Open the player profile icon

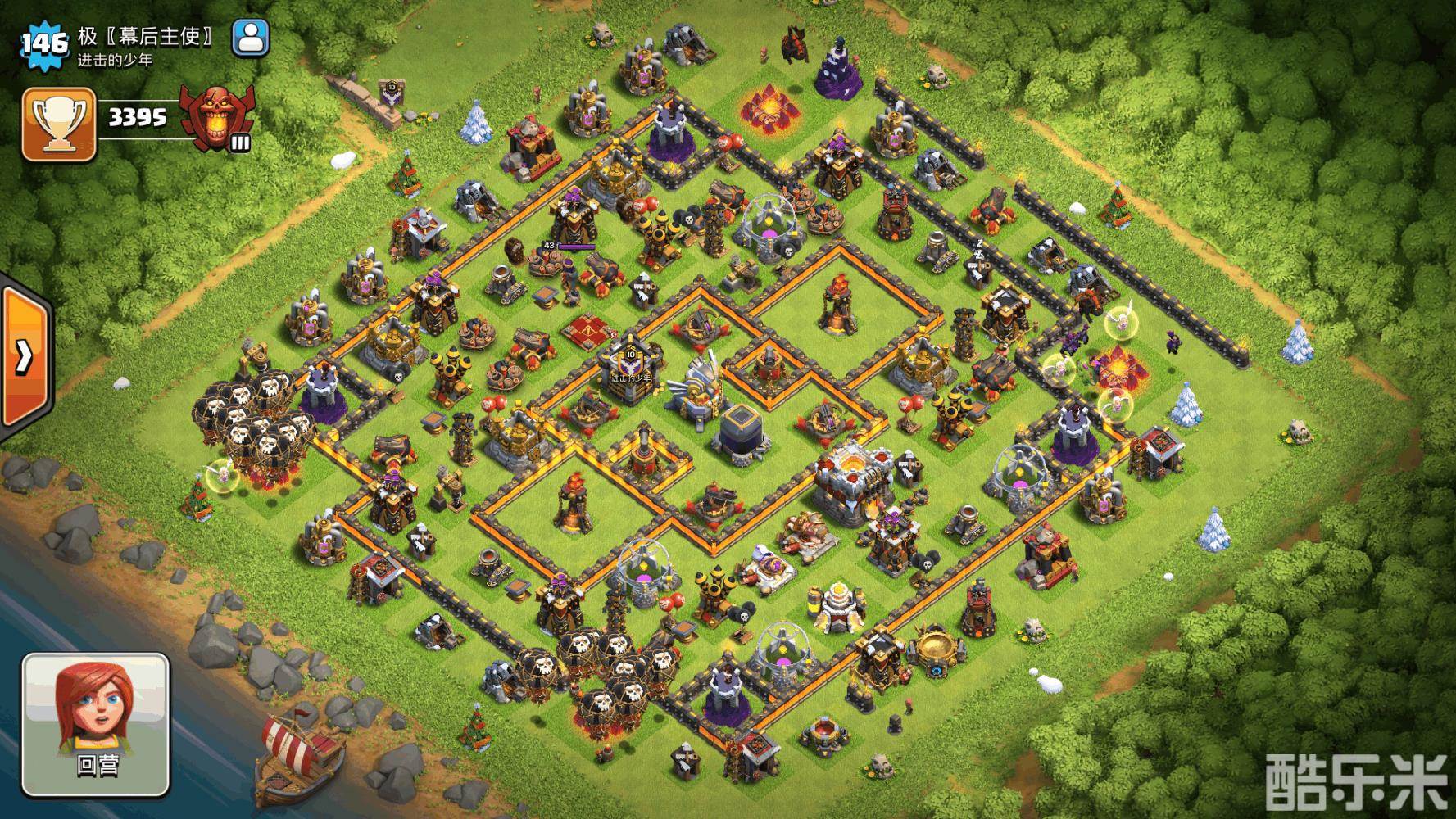[x=251, y=38]
